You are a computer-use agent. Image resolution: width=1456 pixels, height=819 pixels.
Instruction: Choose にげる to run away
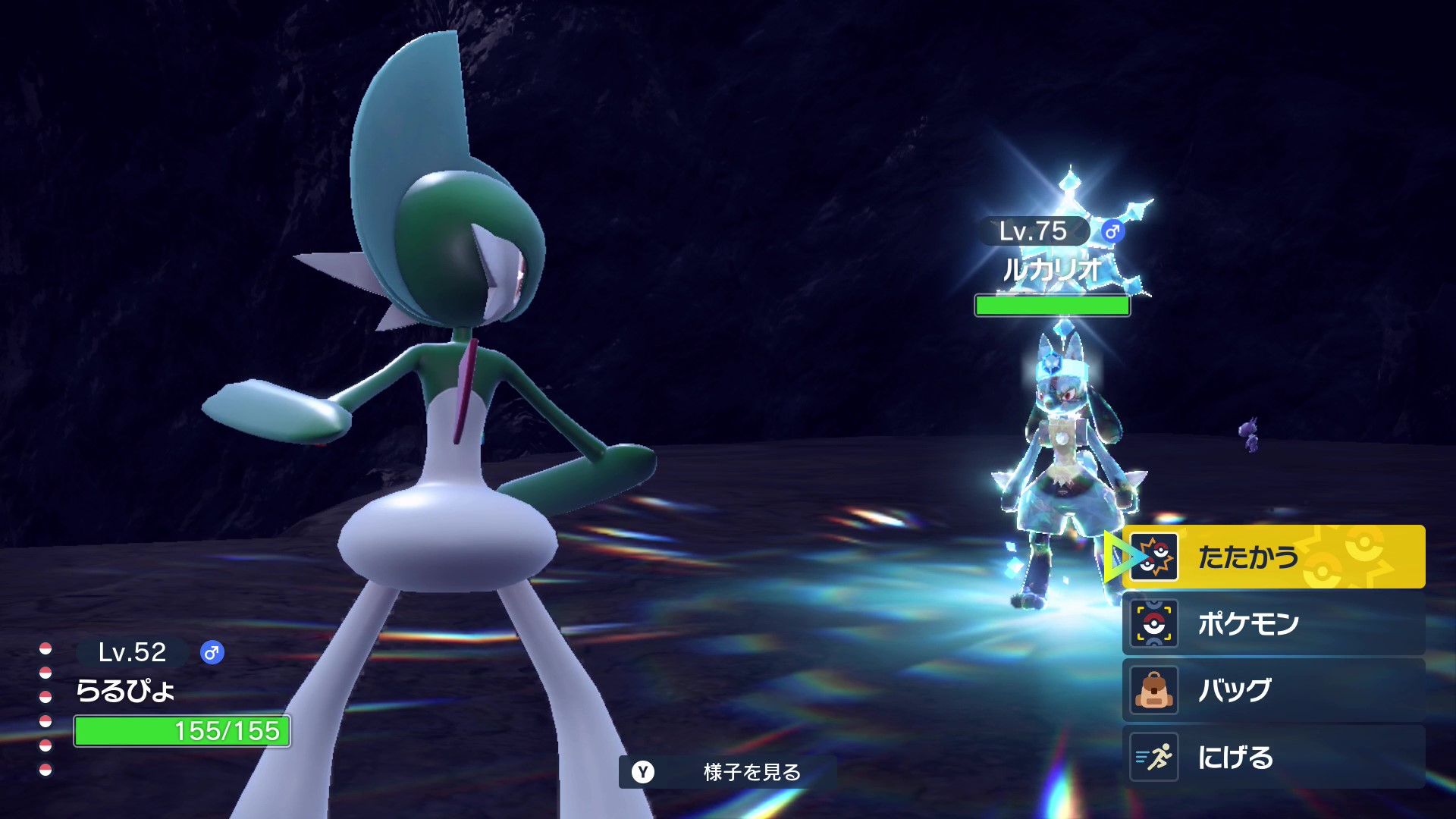pos(1274,757)
